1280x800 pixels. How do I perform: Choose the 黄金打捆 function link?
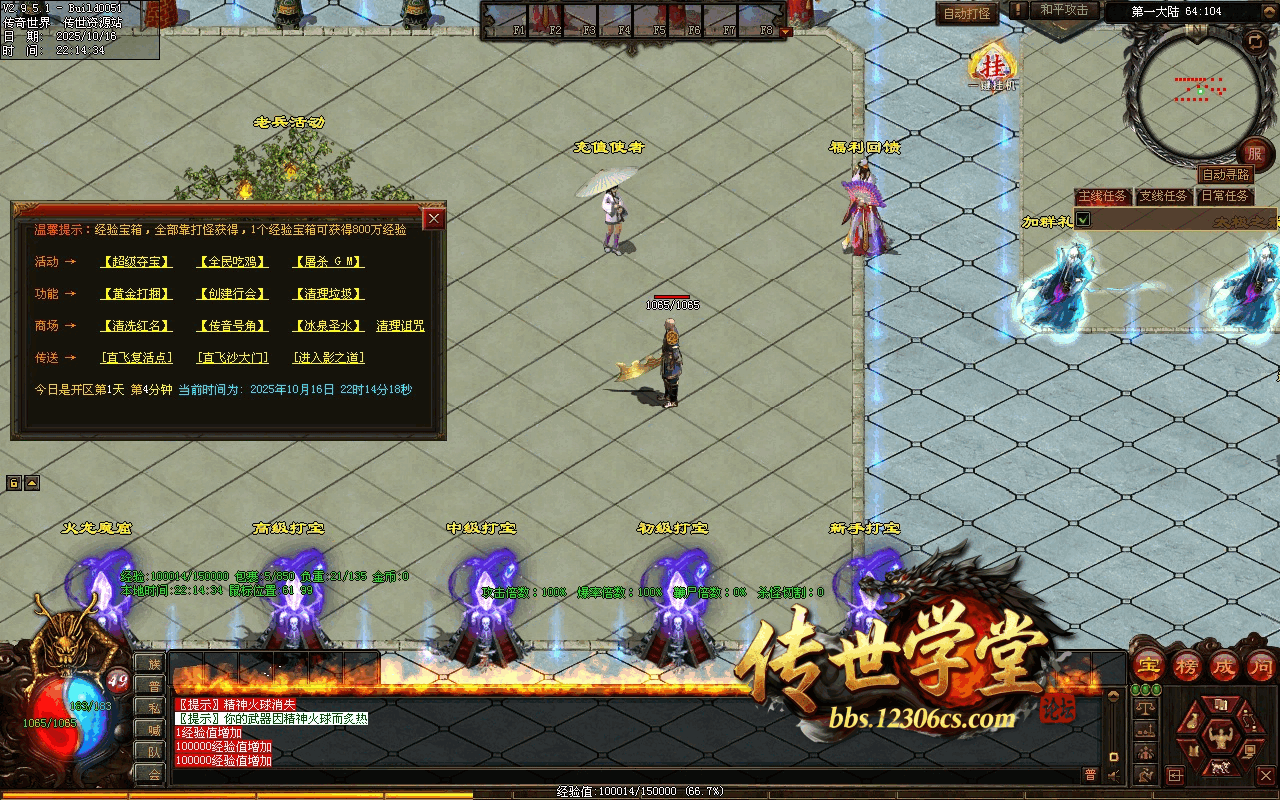[x=136, y=294]
